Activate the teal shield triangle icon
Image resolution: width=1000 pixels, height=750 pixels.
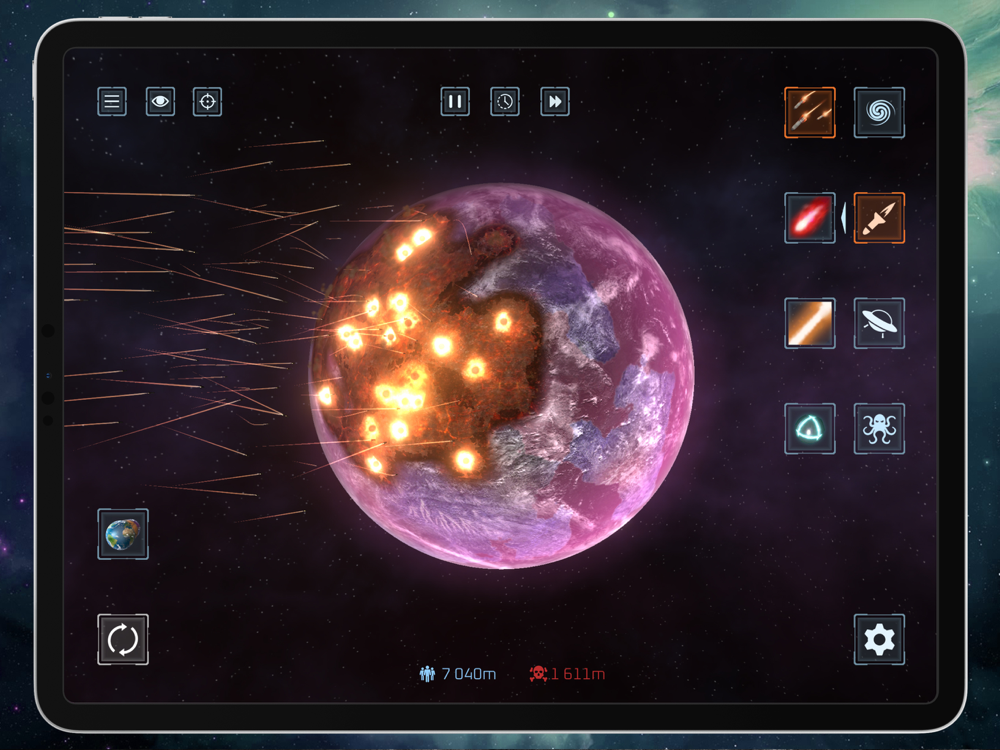[x=810, y=429]
